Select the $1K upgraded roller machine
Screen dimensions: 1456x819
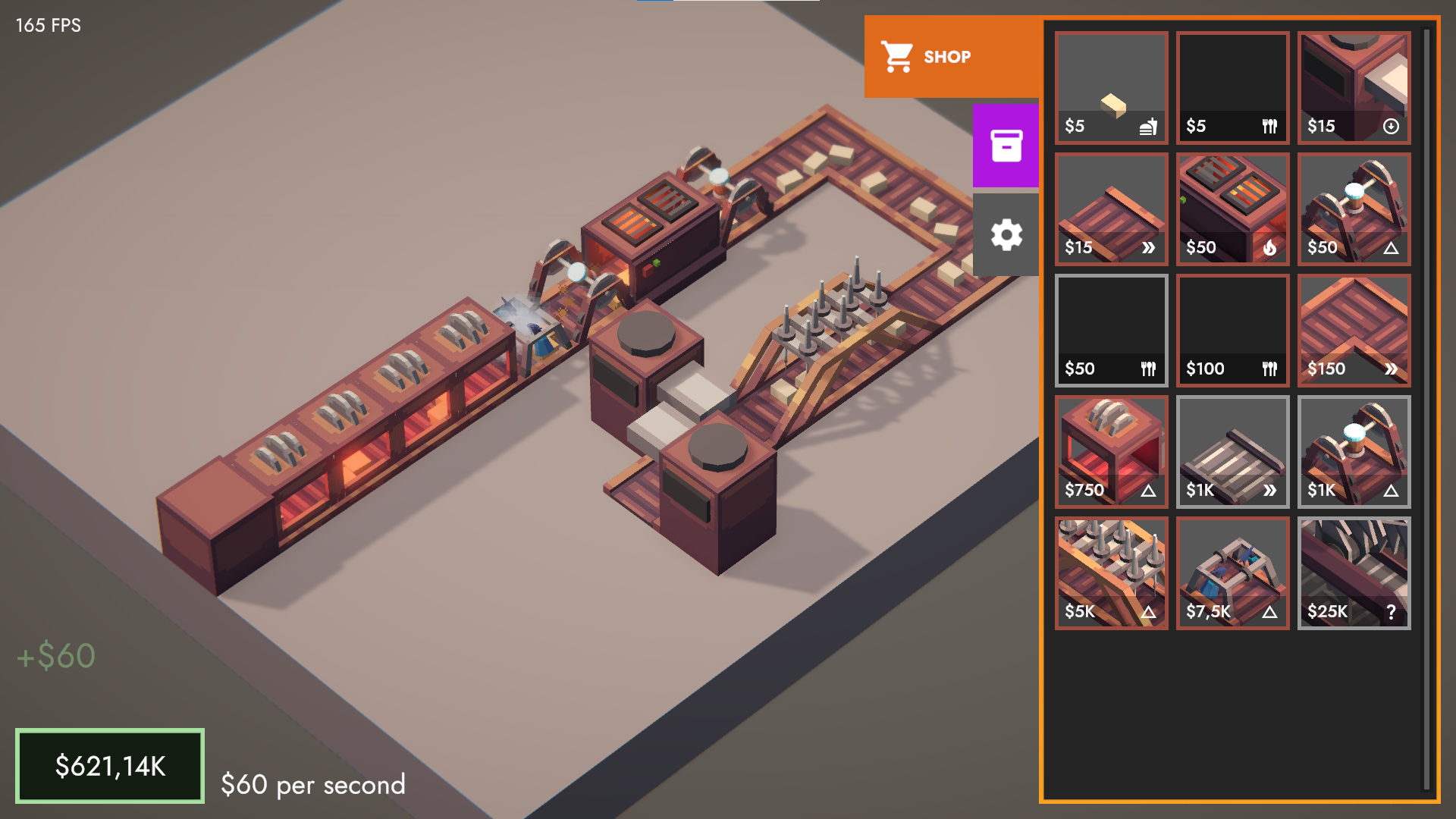coord(1353,451)
